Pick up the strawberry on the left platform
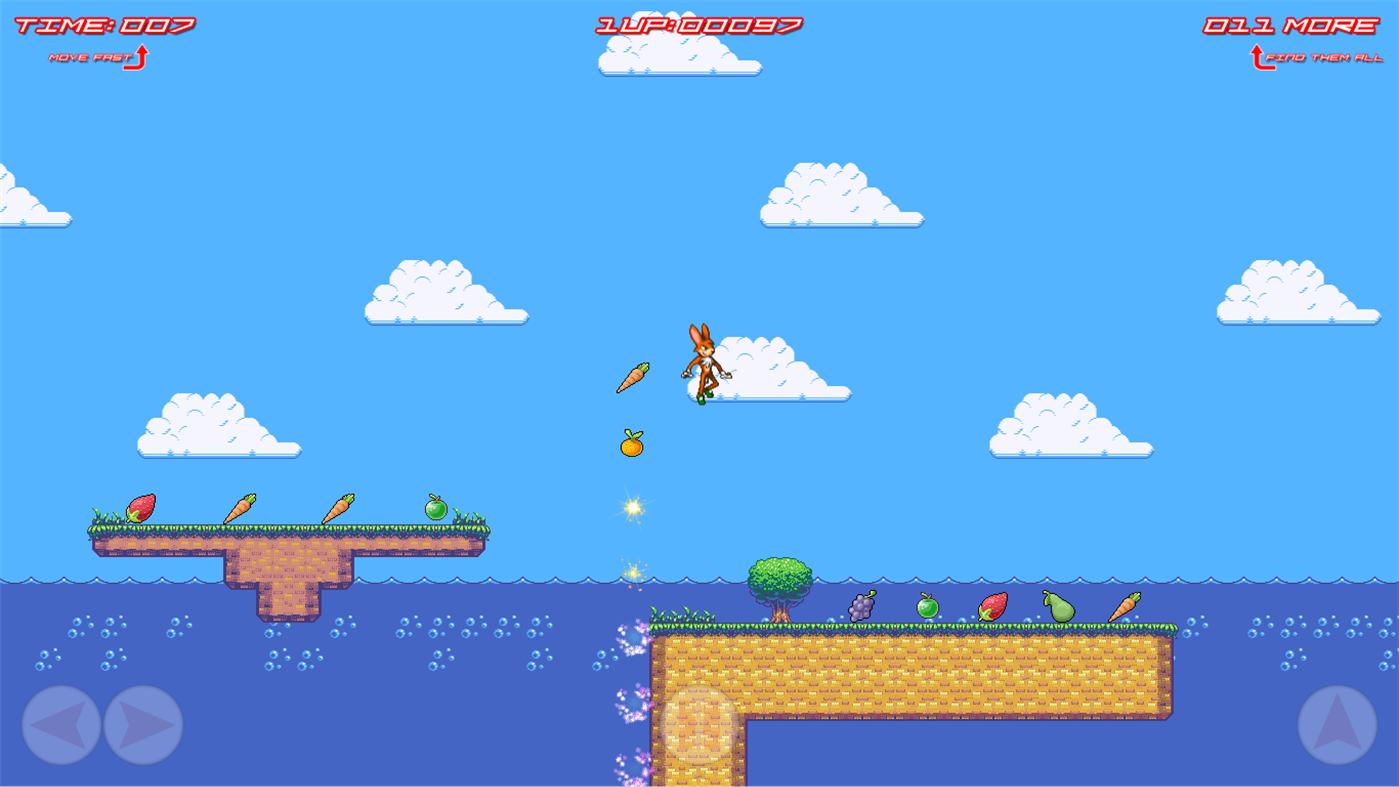The height and width of the screenshot is (787, 1399). 140,508
